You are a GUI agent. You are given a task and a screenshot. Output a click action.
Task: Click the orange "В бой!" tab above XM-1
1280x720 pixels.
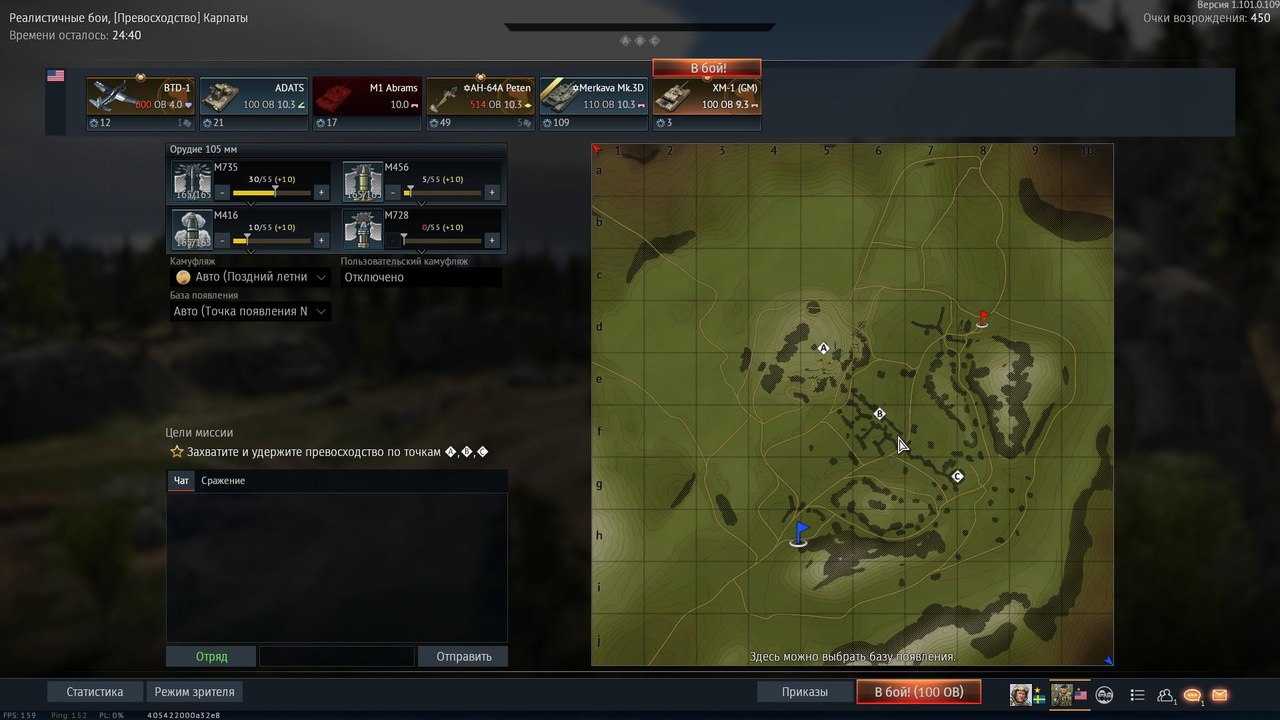[707, 68]
